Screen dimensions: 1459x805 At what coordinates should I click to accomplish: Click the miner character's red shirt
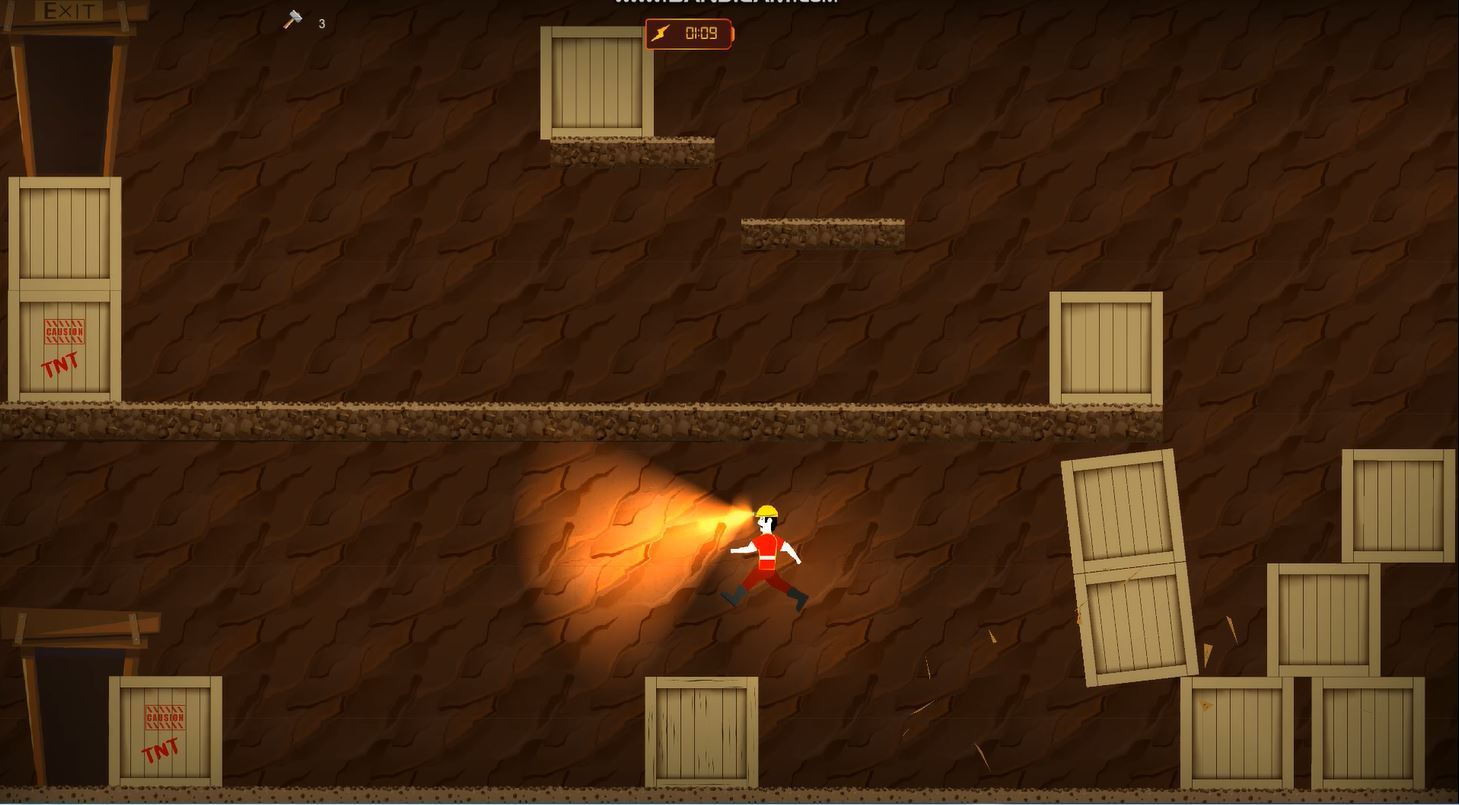point(768,550)
